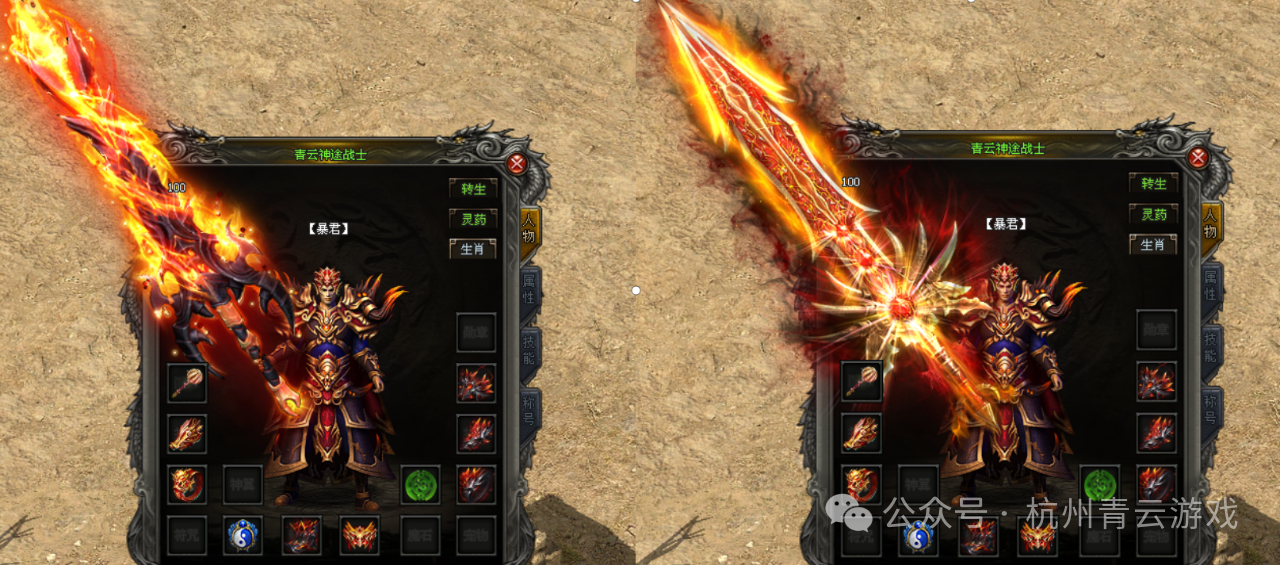Select the green jade medallion slot, left panel

click(x=421, y=485)
